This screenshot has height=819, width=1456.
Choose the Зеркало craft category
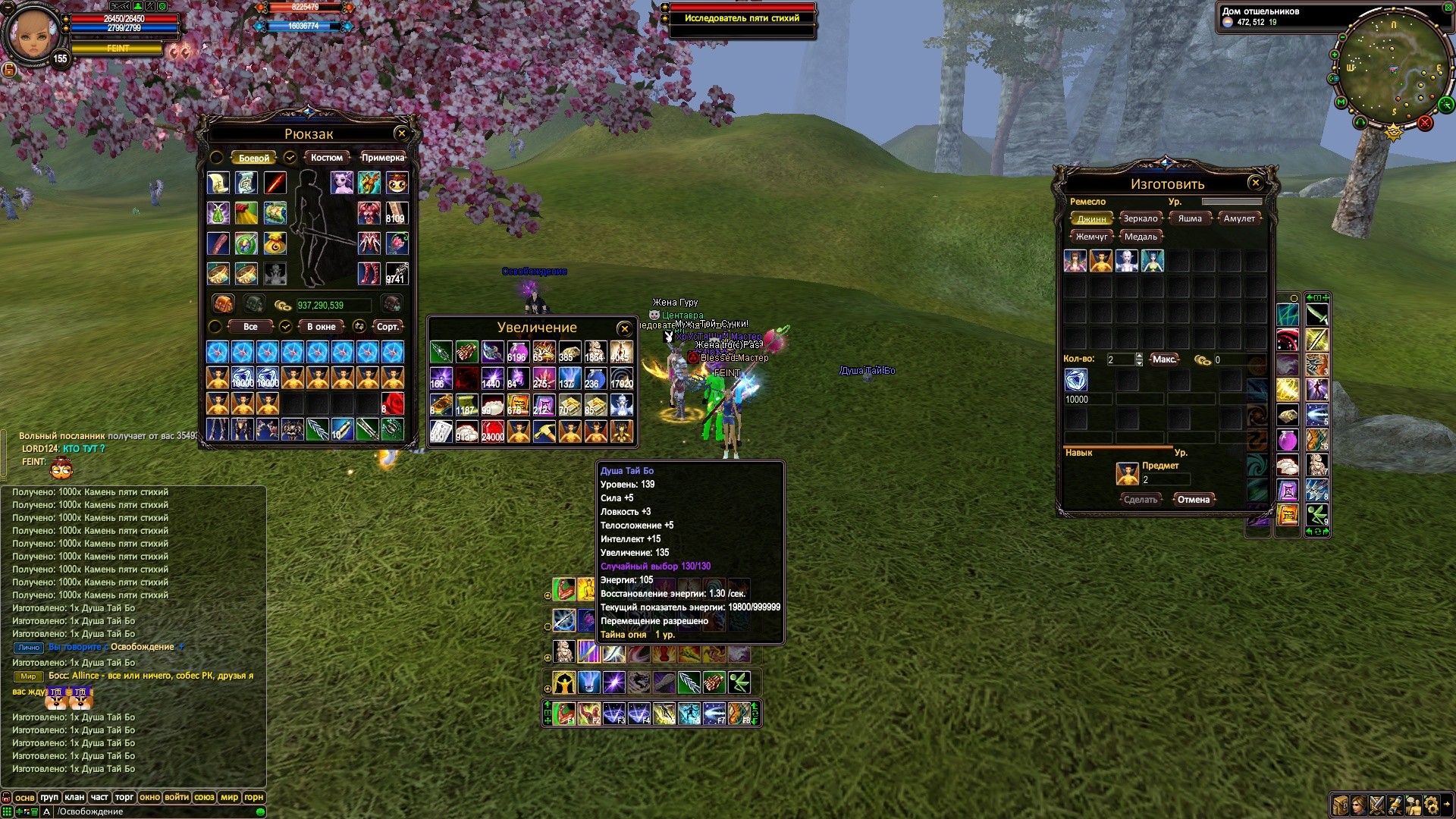1141,218
